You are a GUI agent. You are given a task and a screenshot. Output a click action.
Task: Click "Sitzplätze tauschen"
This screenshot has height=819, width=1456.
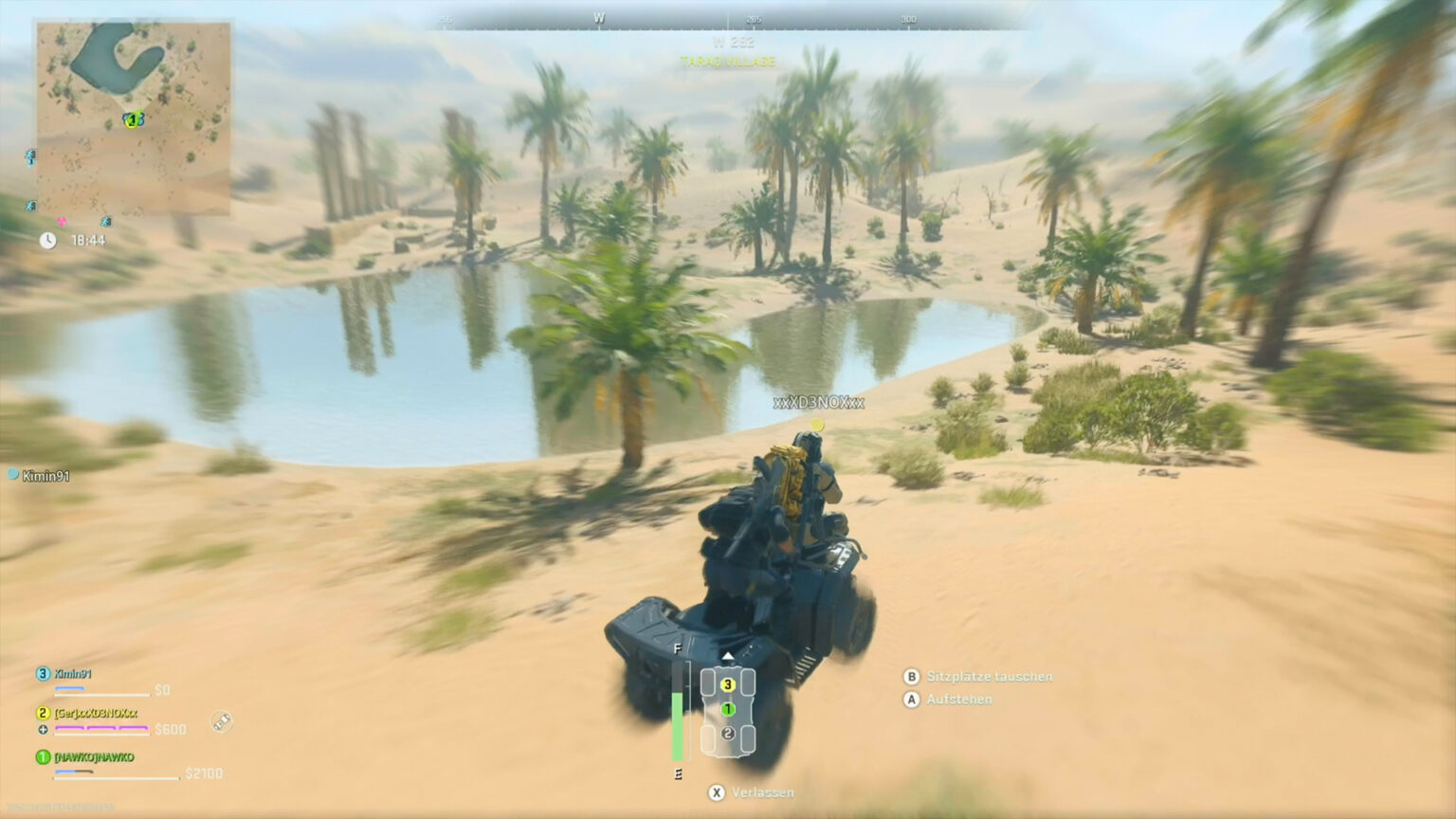(x=990, y=677)
